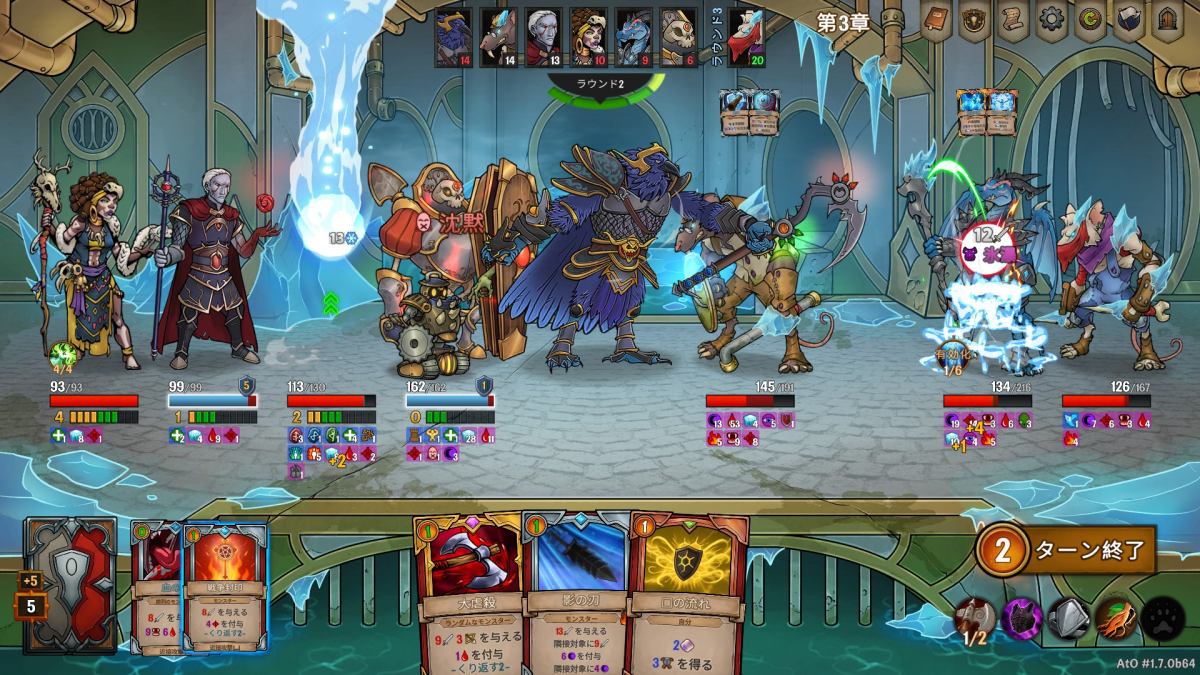The height and width of the screenshot is (675, 1200).
Task: Open the brown tome book icon
Action: tap(937, 20)
